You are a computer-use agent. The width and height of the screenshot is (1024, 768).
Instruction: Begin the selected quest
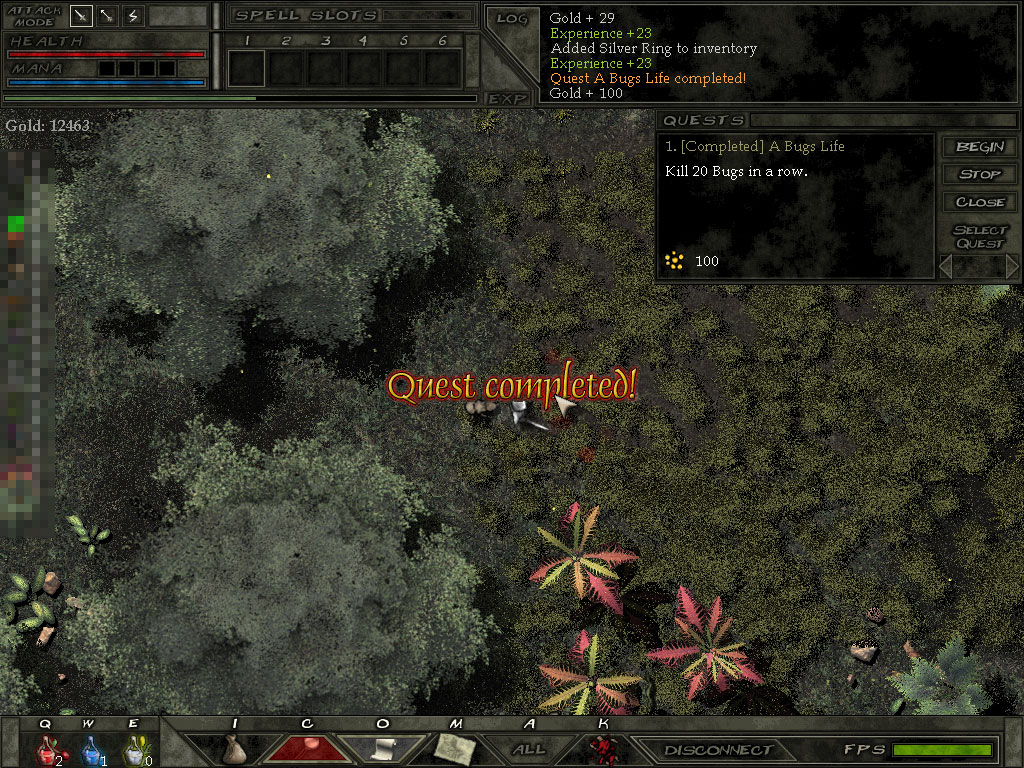pyautogui.click(x=980, y=147)
